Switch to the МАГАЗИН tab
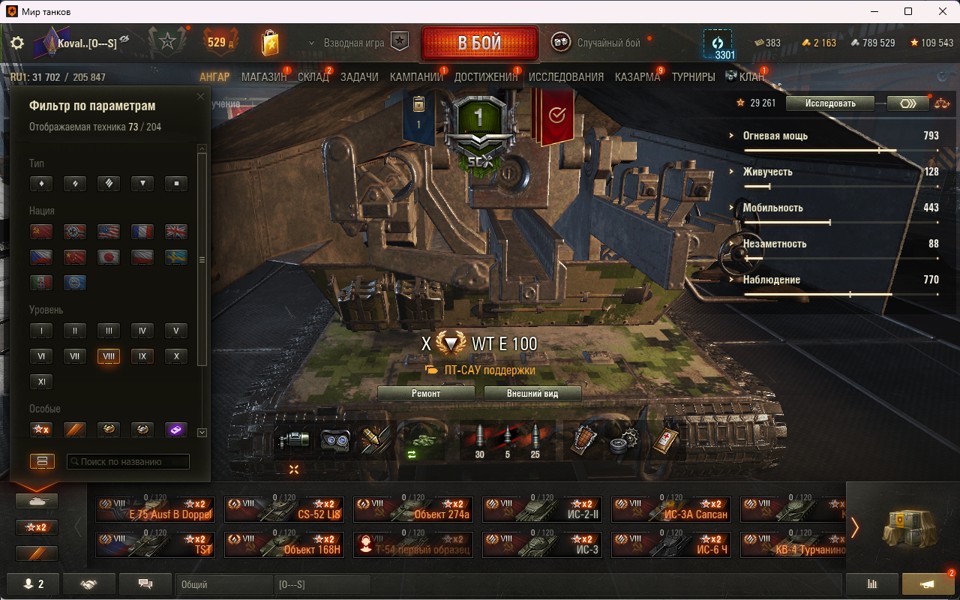The image size is (960, 600). (x=264, y=77)
